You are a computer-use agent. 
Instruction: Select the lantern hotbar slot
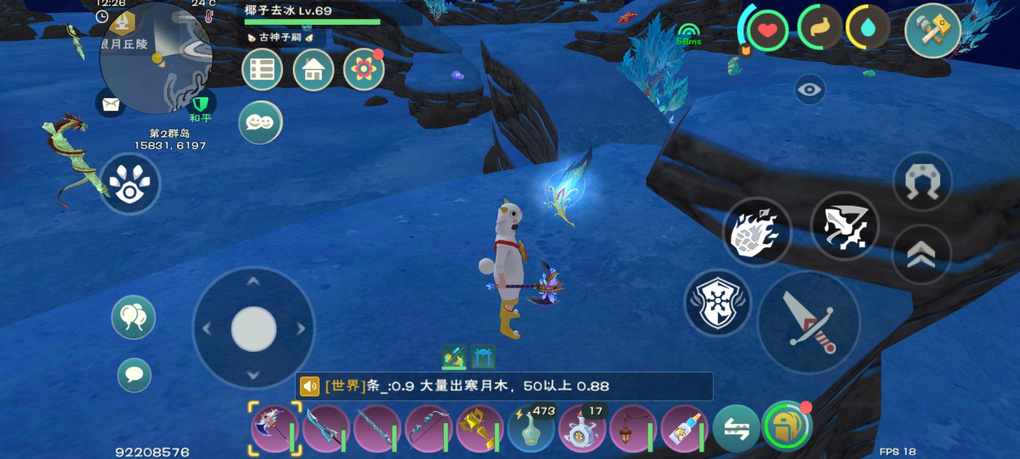tap(633, 428)
